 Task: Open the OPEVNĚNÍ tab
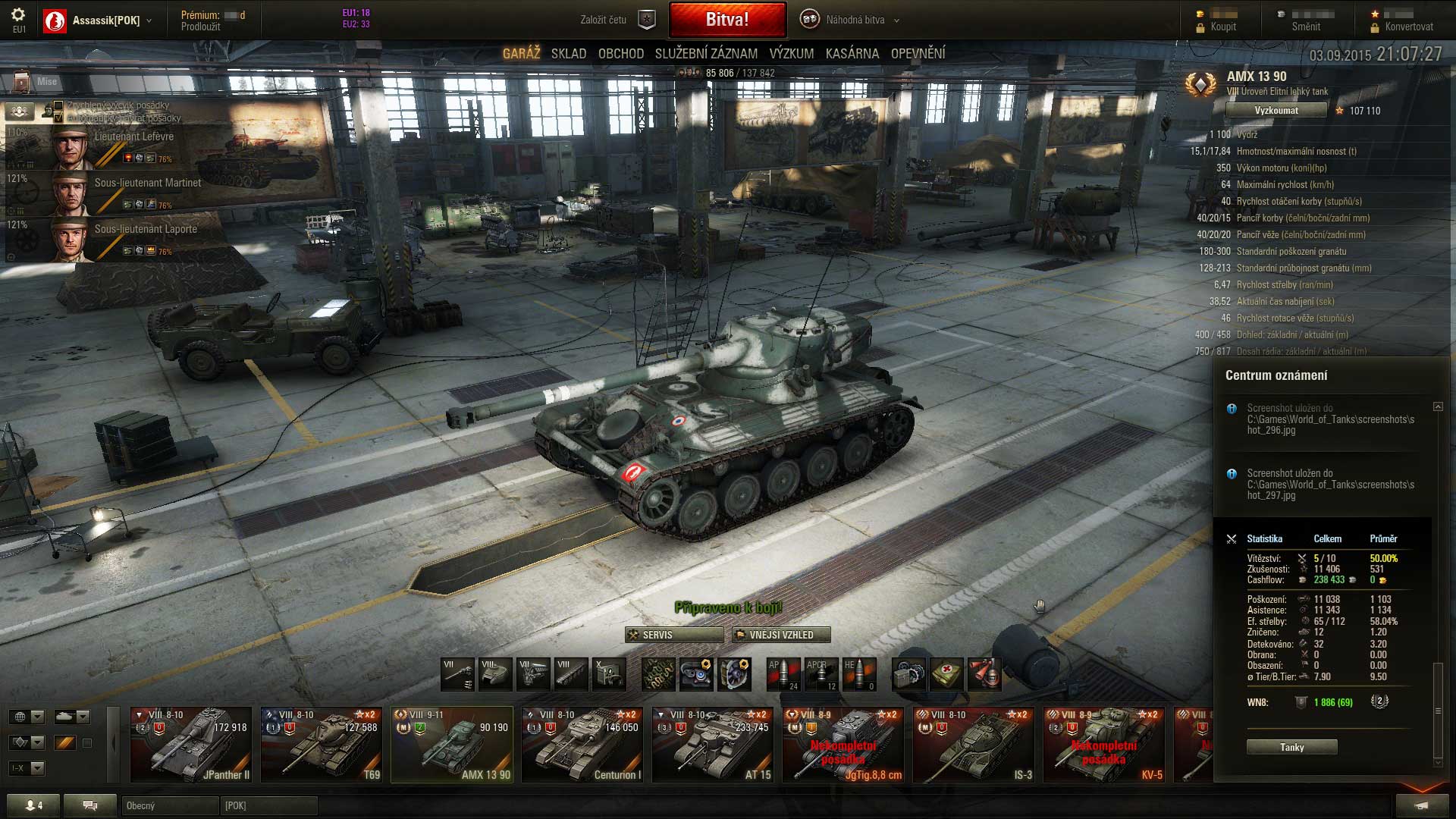[x=918, y=54]
